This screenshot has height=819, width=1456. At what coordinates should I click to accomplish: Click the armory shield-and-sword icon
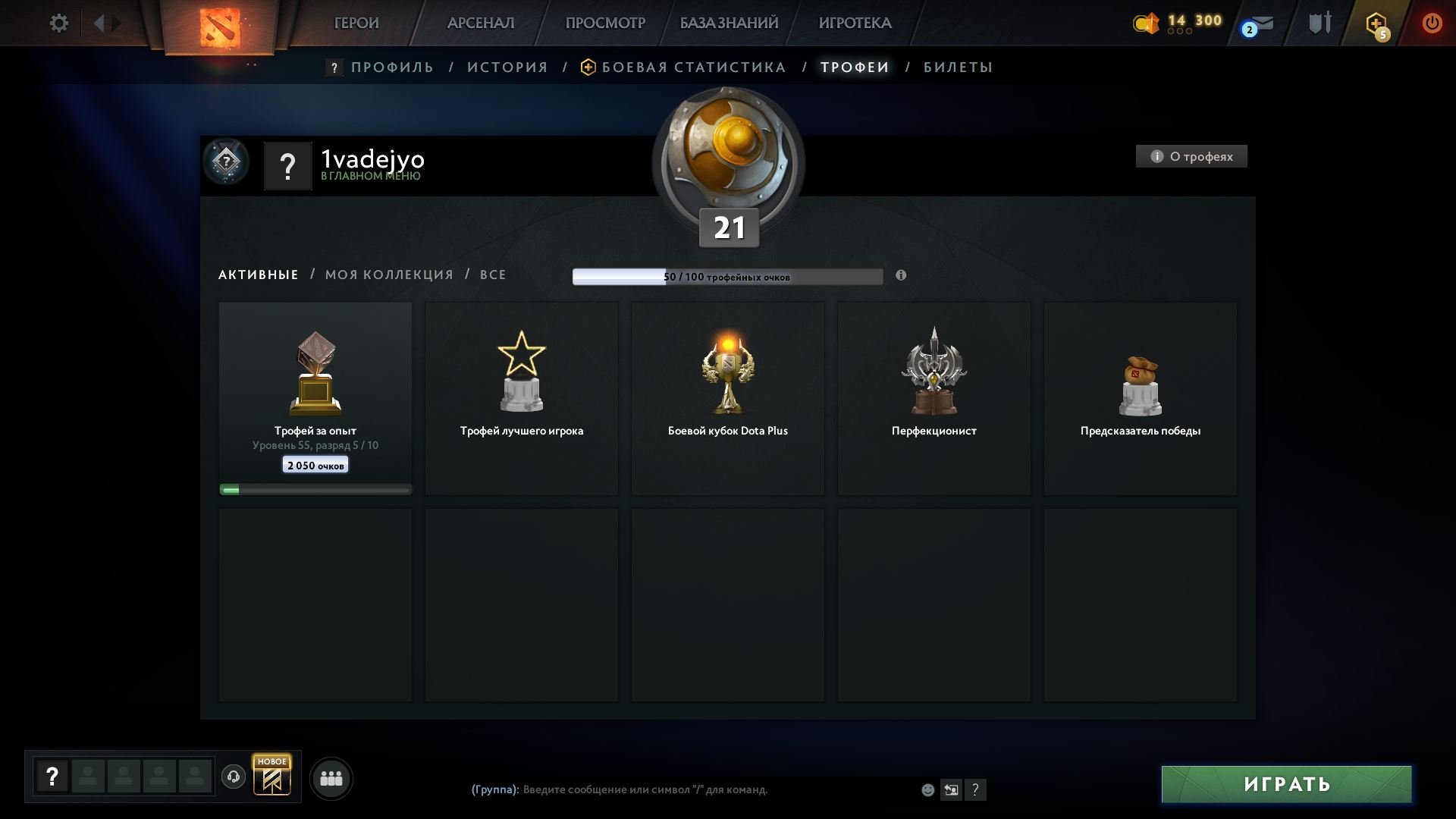[1319, 23]
